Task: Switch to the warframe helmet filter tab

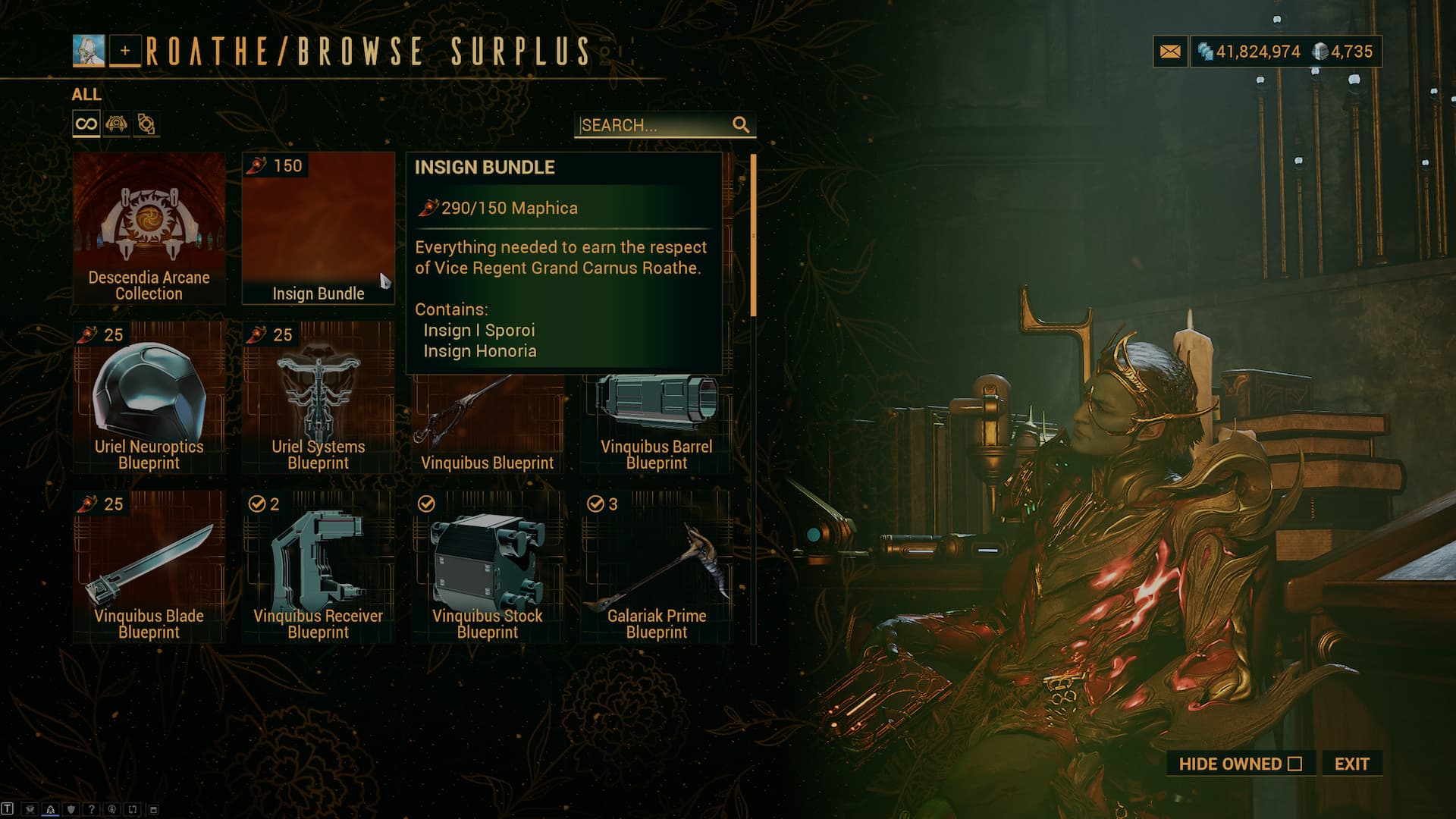Action: point(116,124)
